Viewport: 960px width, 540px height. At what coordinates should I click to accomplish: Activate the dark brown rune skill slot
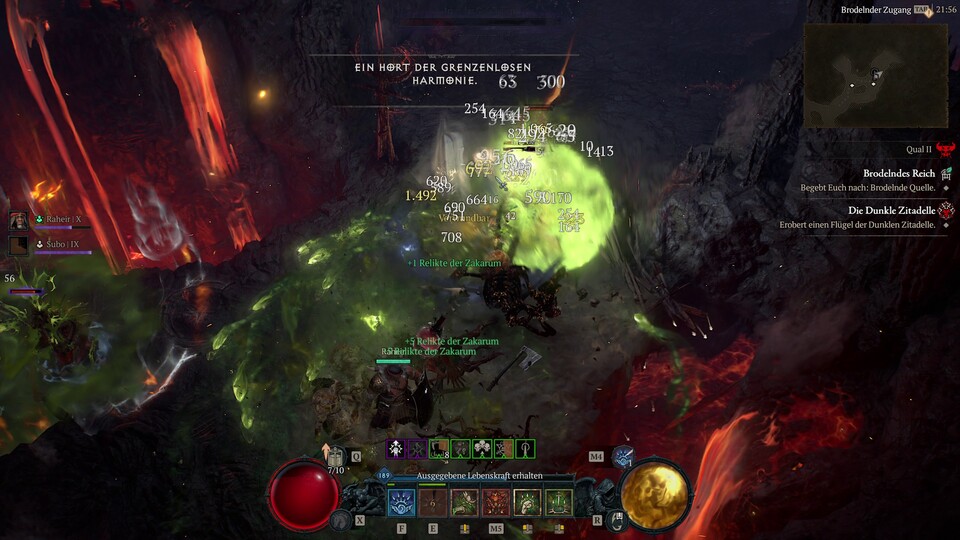pyautogui.click(x=433, y=502)
